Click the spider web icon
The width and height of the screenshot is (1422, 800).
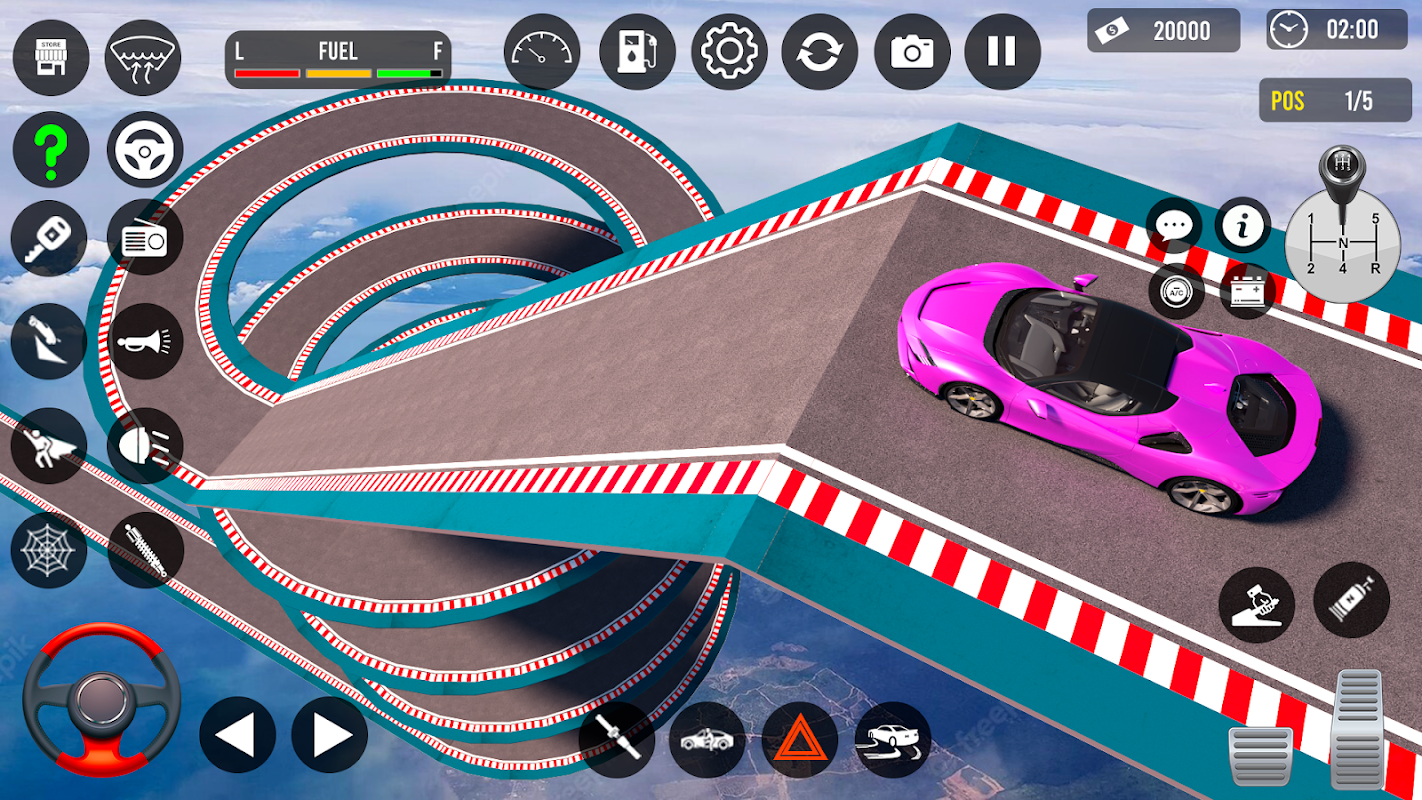pyautogui.click(x=48, y=550)
